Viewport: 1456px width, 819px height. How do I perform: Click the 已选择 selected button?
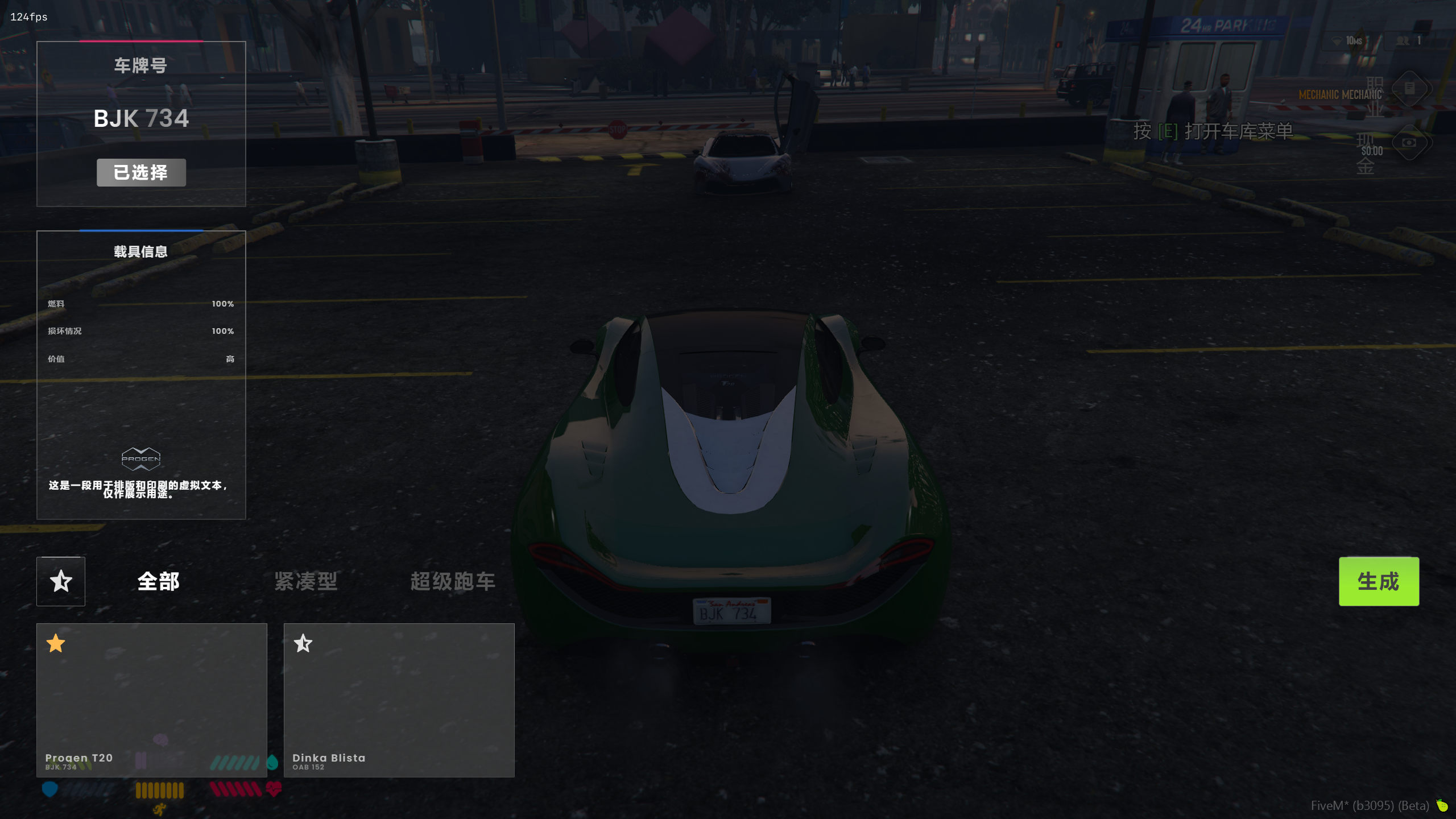141,172
